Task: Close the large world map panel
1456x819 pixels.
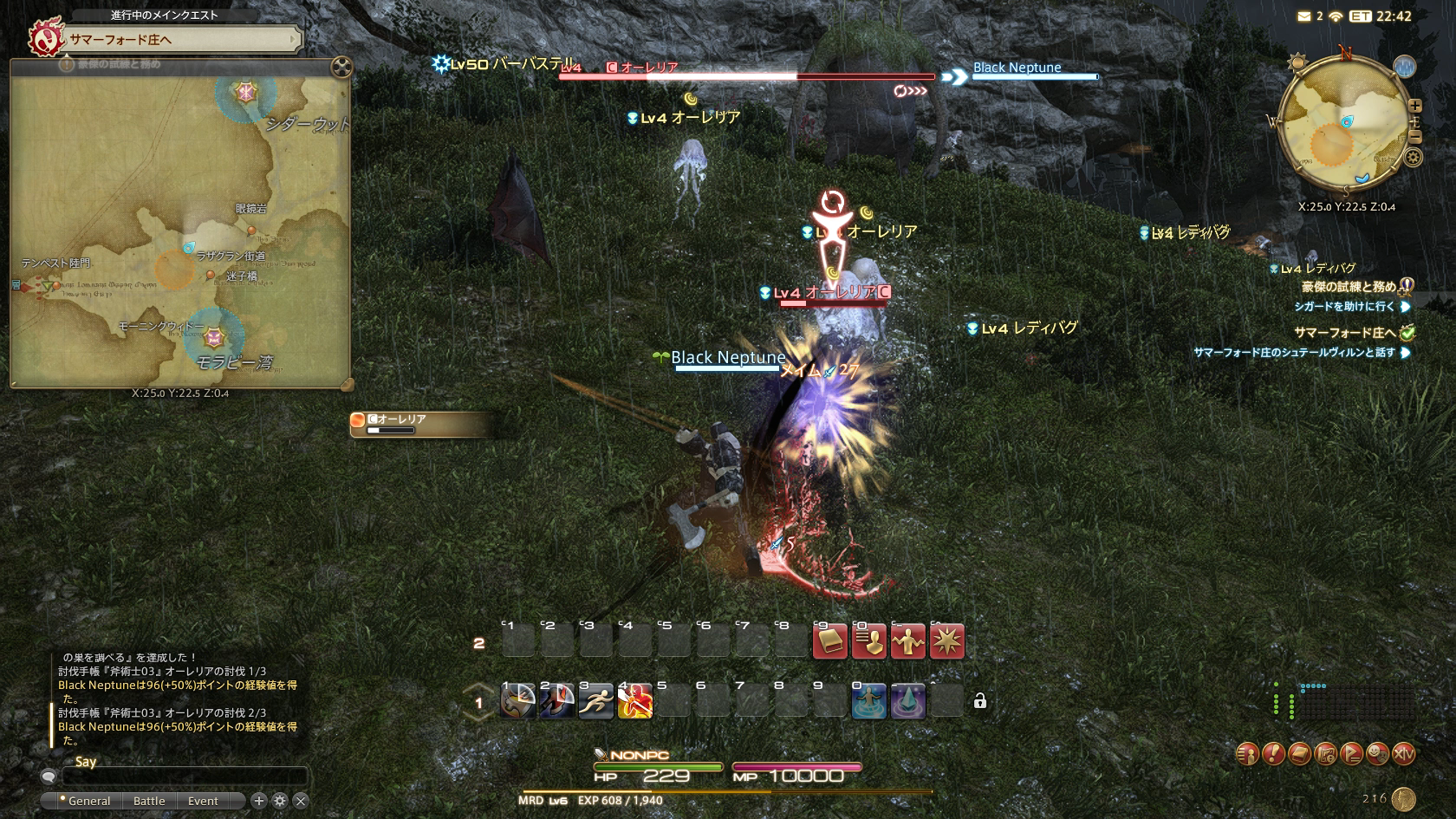Action: coord(342,67)
